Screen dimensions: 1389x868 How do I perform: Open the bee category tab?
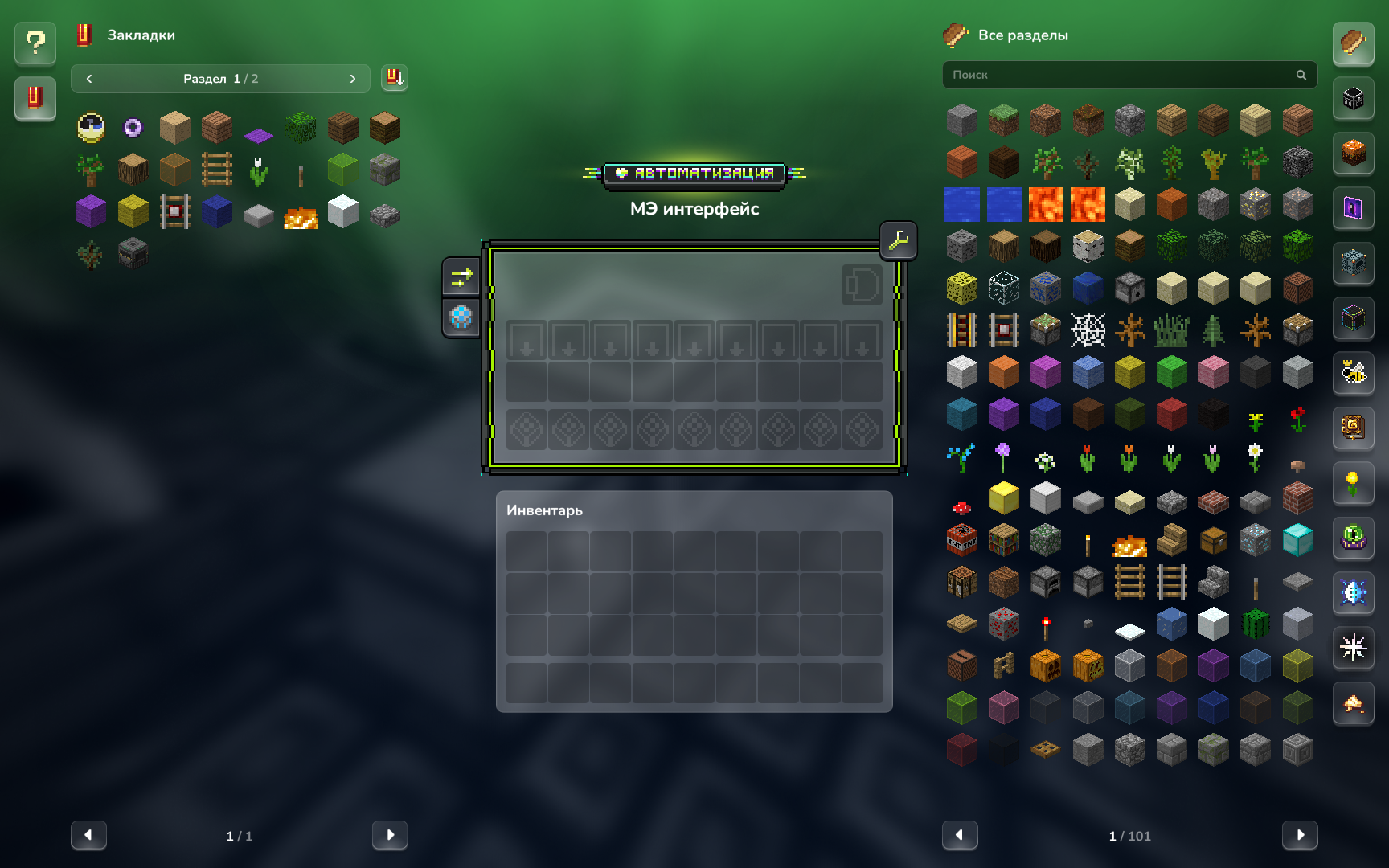pyautogui.click(x=1354, y=373)
